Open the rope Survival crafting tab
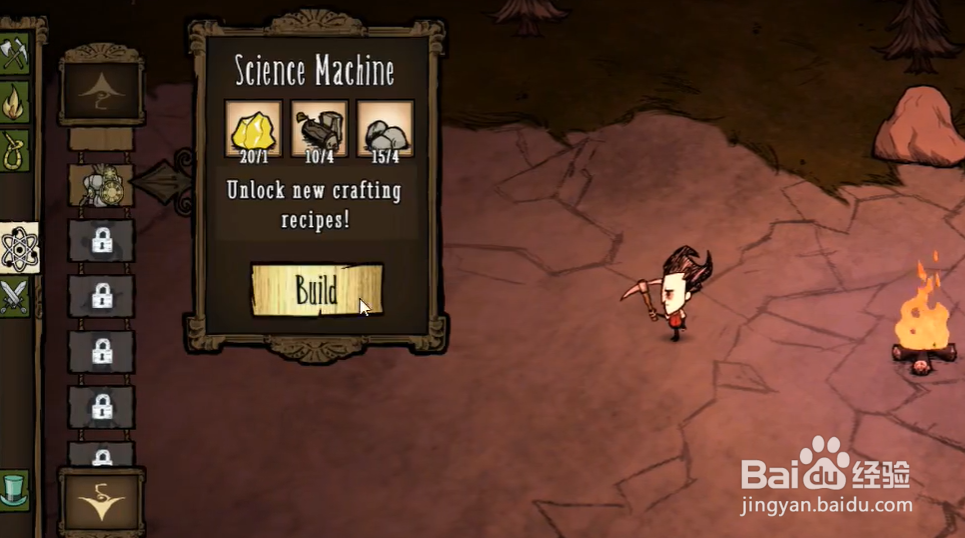The height and width of the screenshot is (538, 965). (x=14, y=150)
